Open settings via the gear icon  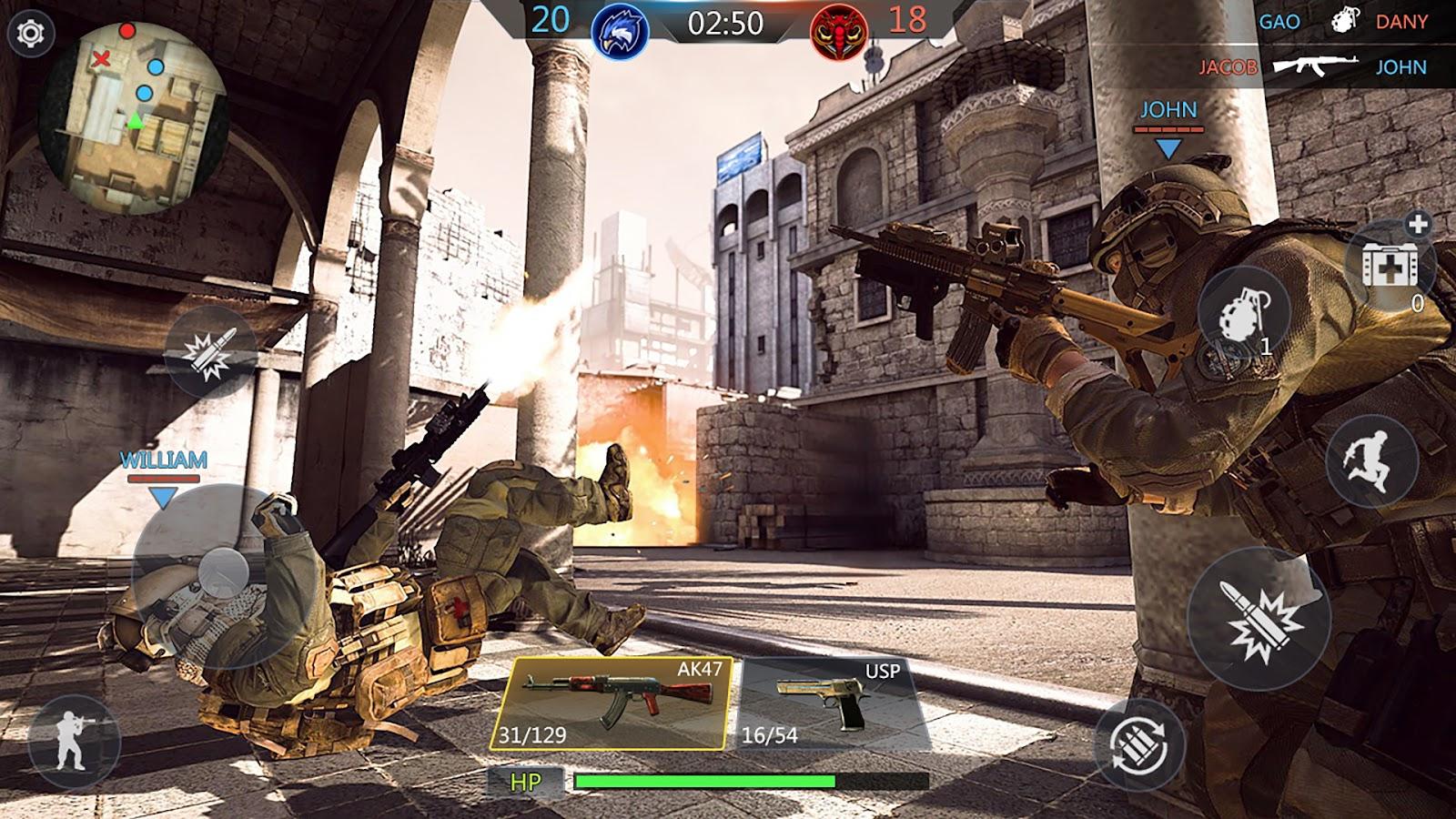pos(31,35)
